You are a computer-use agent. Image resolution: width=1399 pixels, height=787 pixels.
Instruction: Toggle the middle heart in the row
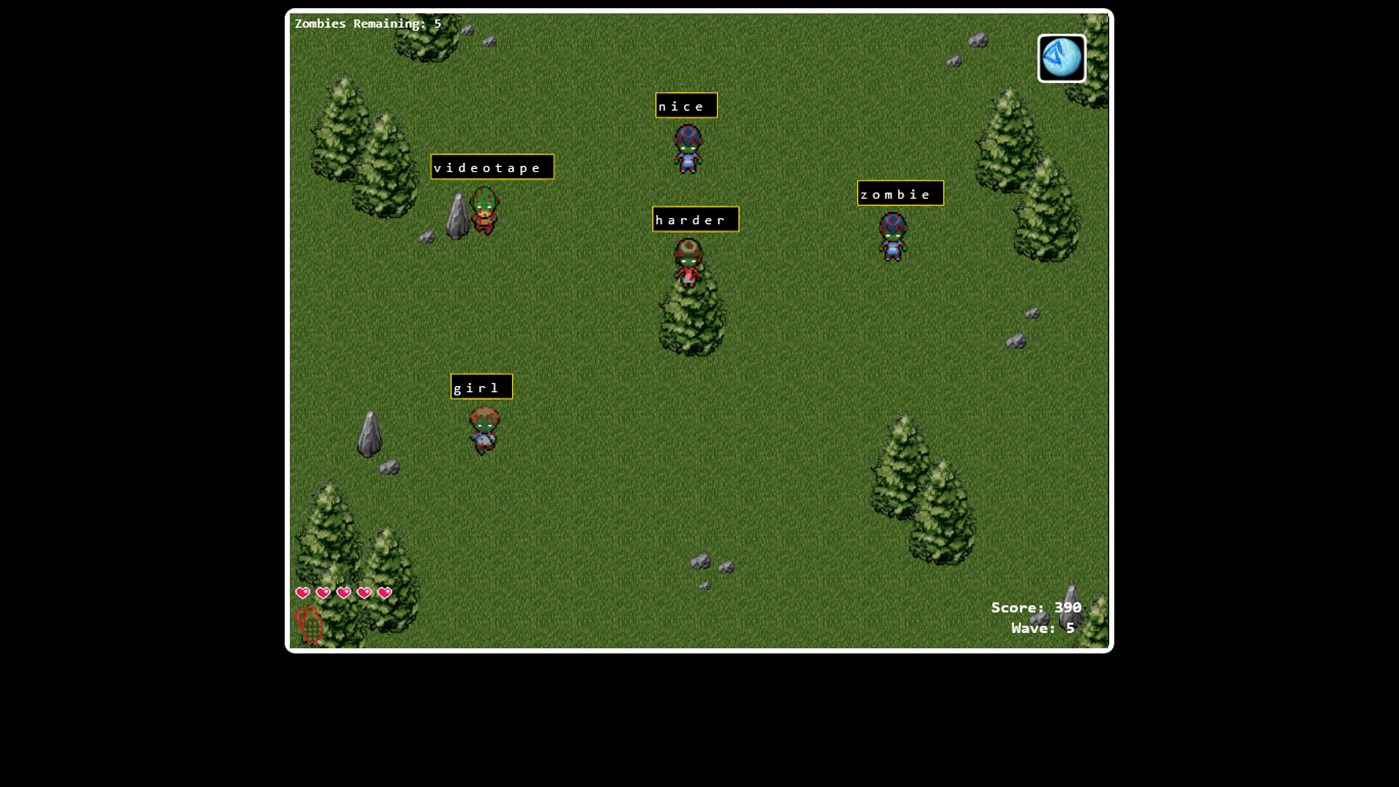coord(343,592)
